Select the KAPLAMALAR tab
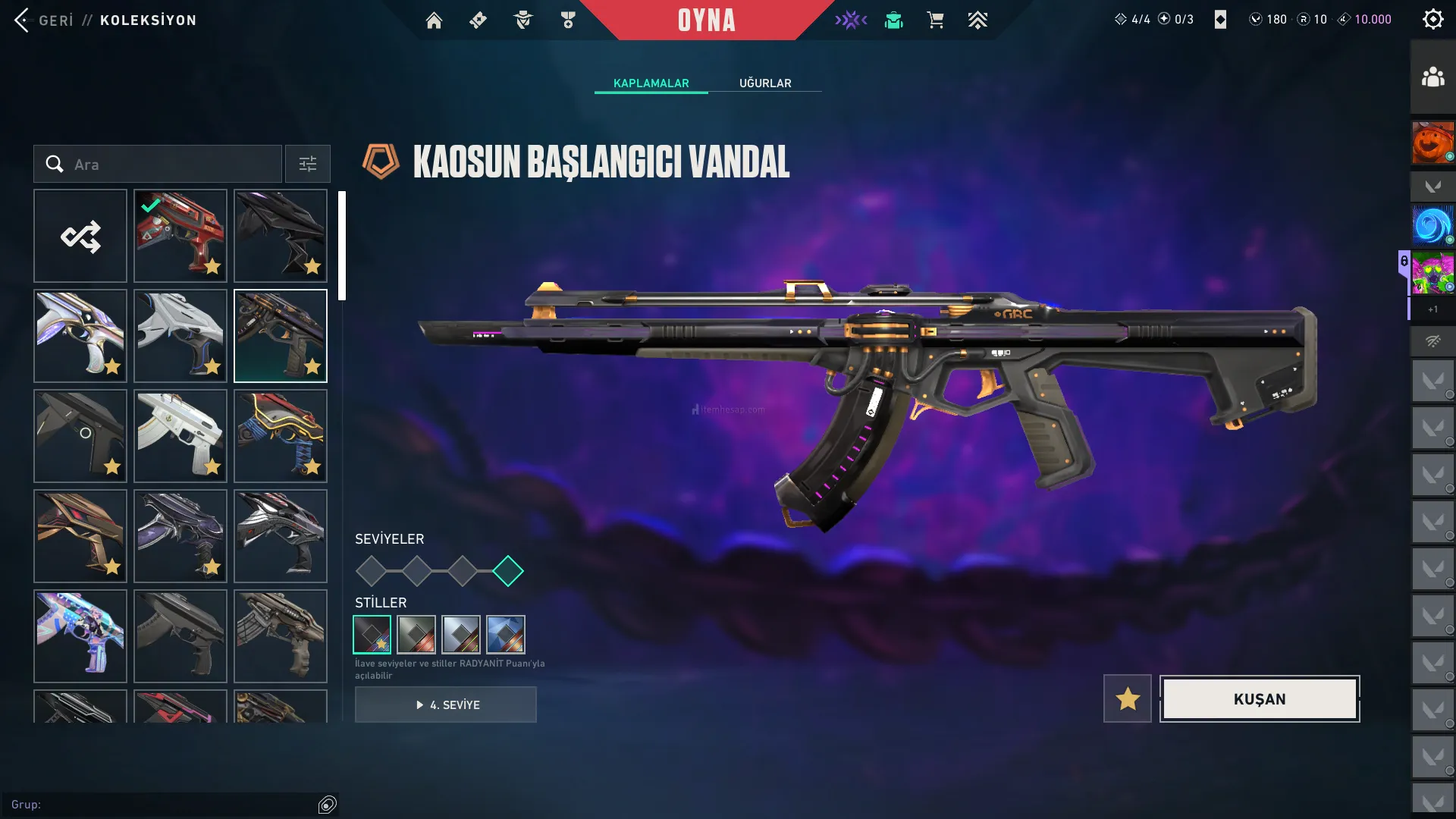This screenshot has height=819, width=1456. [651, 83]
